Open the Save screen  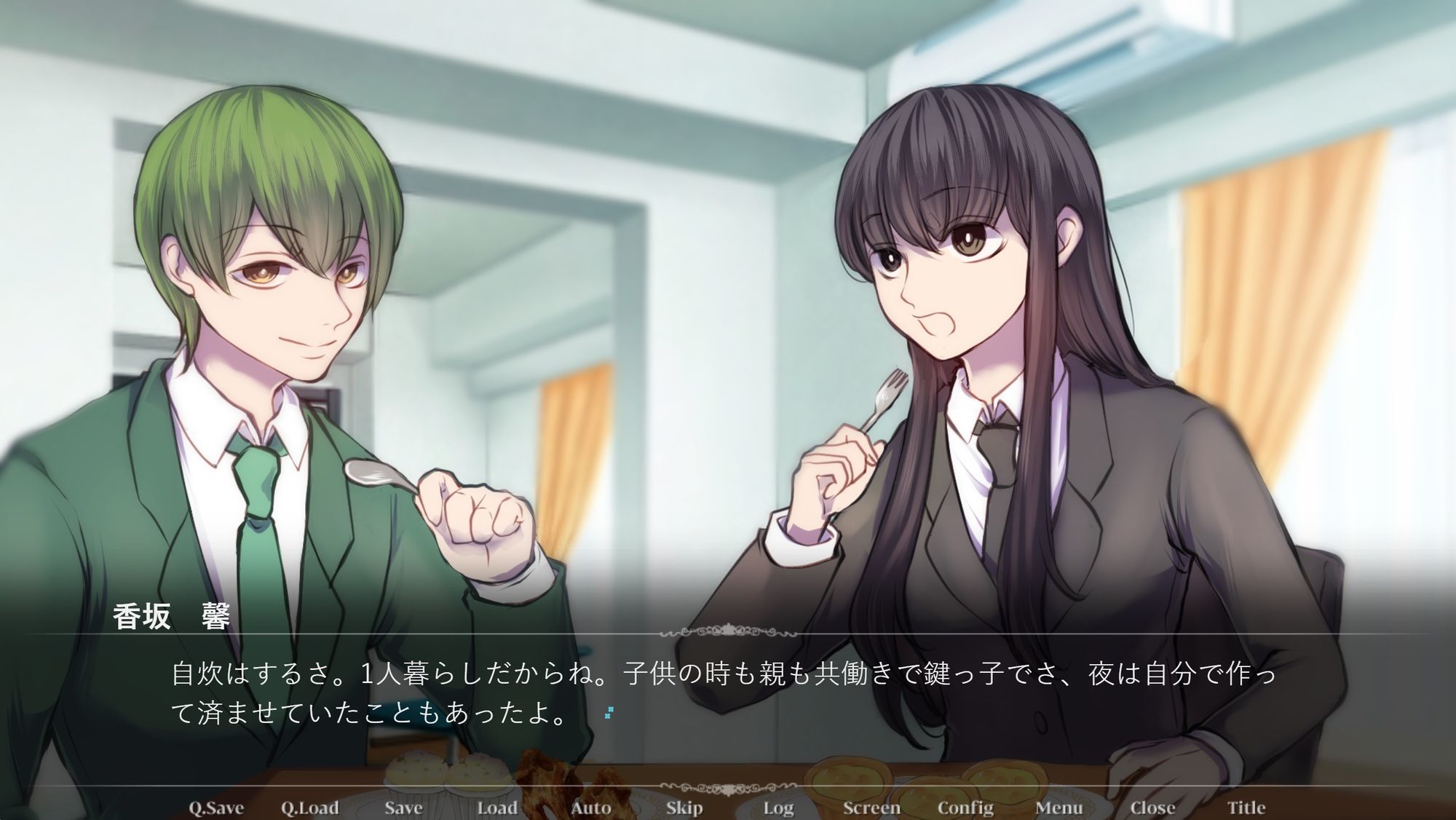pyautogui.click(x=405, y=807)
